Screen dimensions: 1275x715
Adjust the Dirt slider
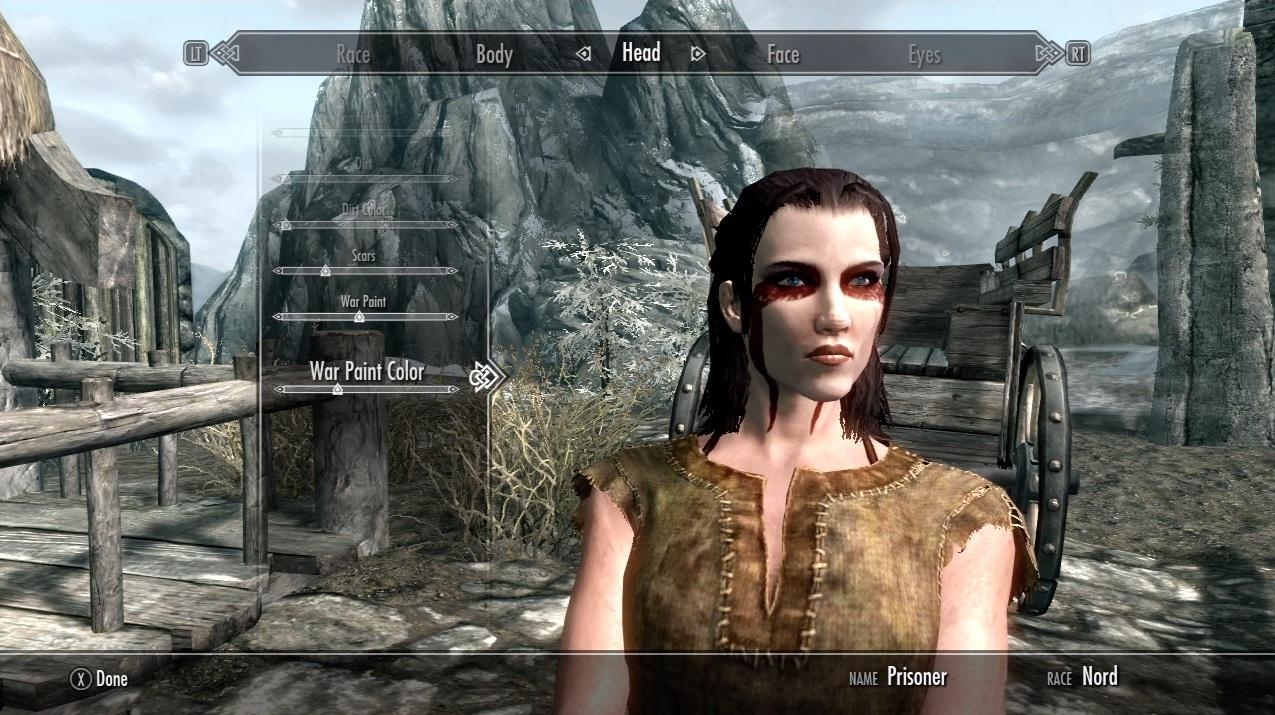(365, 179)
